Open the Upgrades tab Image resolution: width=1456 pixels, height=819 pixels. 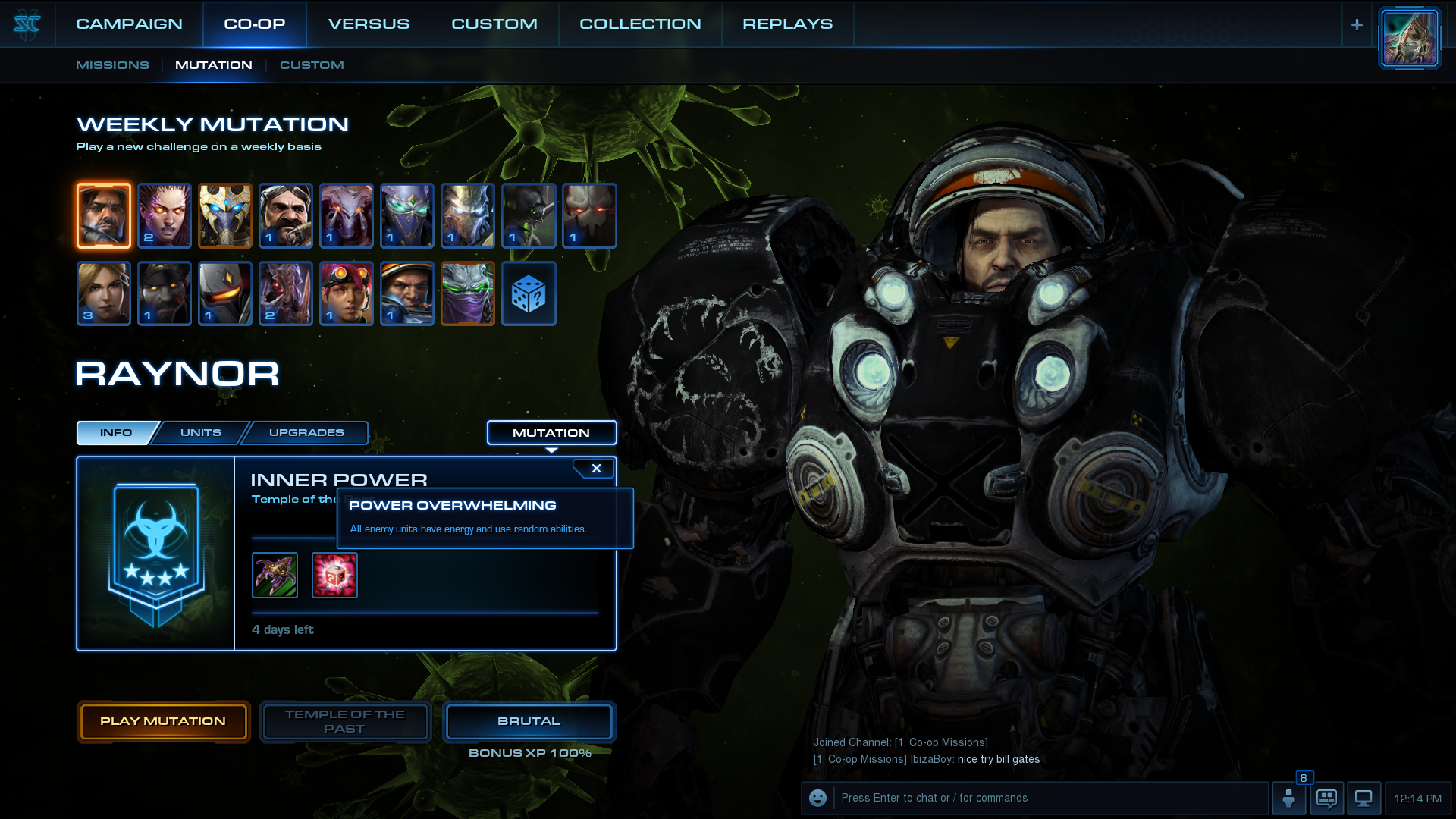tap(306, 433)
